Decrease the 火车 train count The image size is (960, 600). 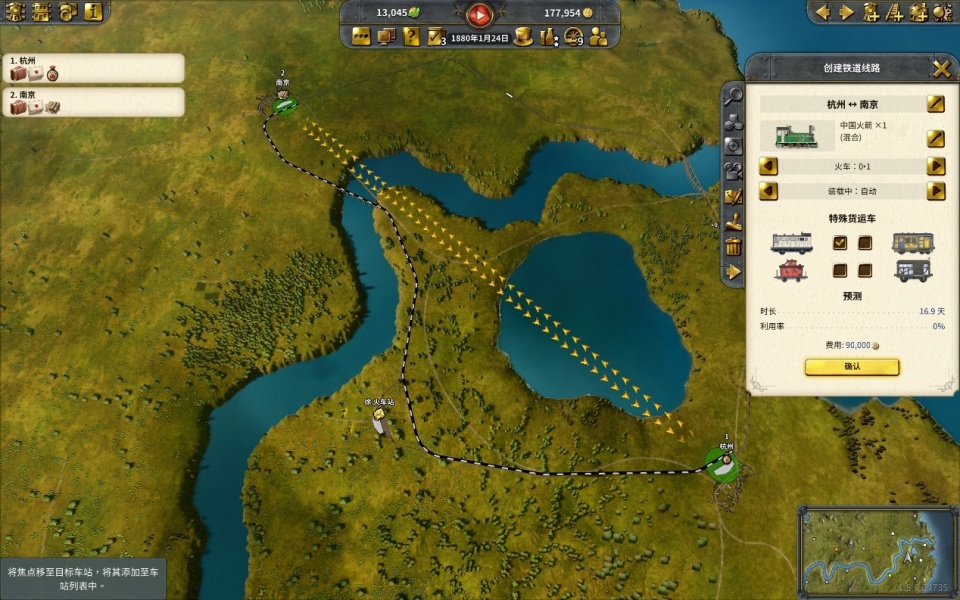point(768,166)
